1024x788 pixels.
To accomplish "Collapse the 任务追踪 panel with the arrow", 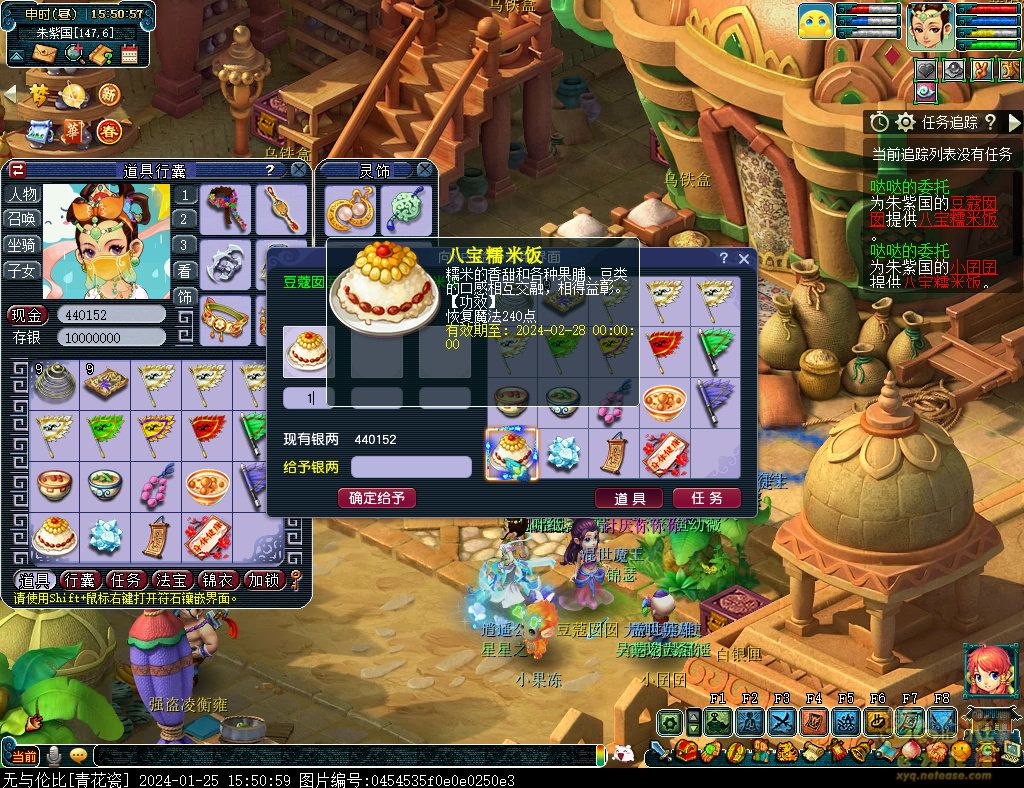I will [x=1014, y=122].
